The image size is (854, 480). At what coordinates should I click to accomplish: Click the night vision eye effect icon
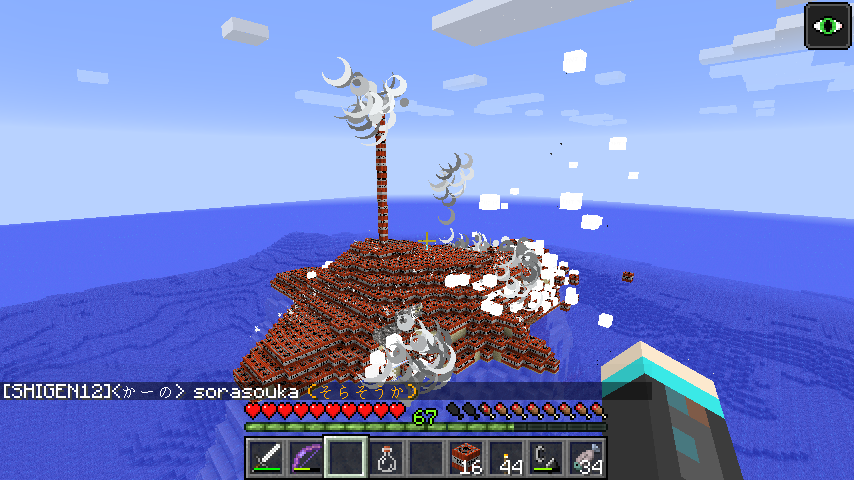click(828, 25)
